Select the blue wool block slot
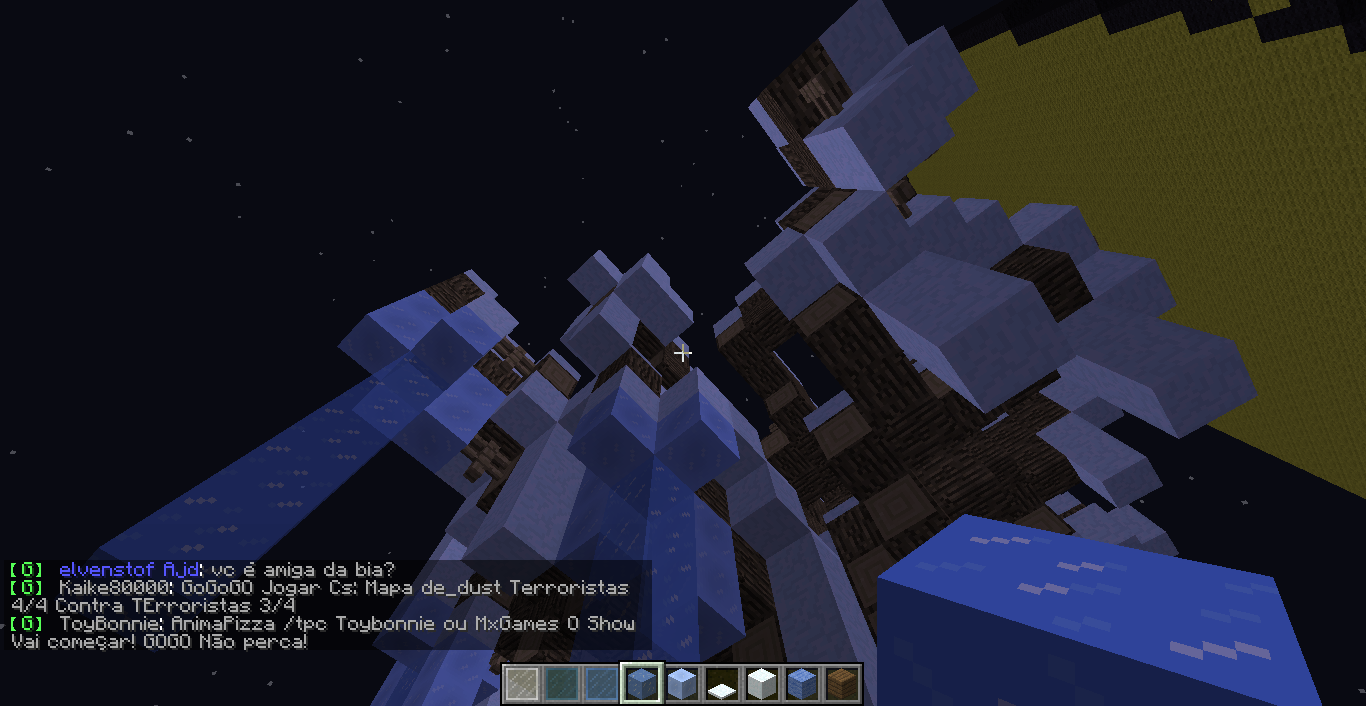Image resolution: width=1366 pixels, height=706 pixels. (x=802, y=684)
